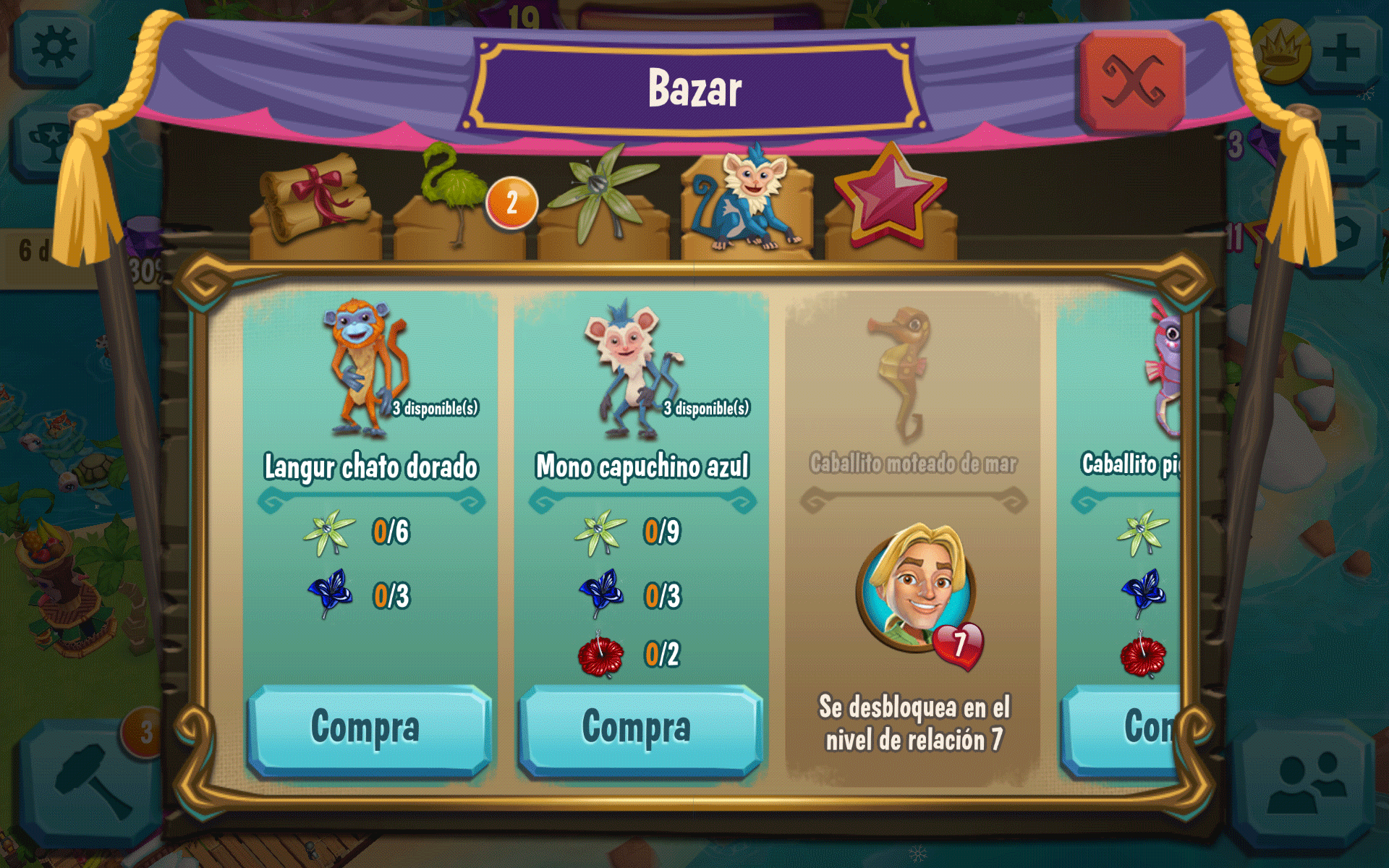Click the locked Caballito moteado de mar card

tap(913, 535)
